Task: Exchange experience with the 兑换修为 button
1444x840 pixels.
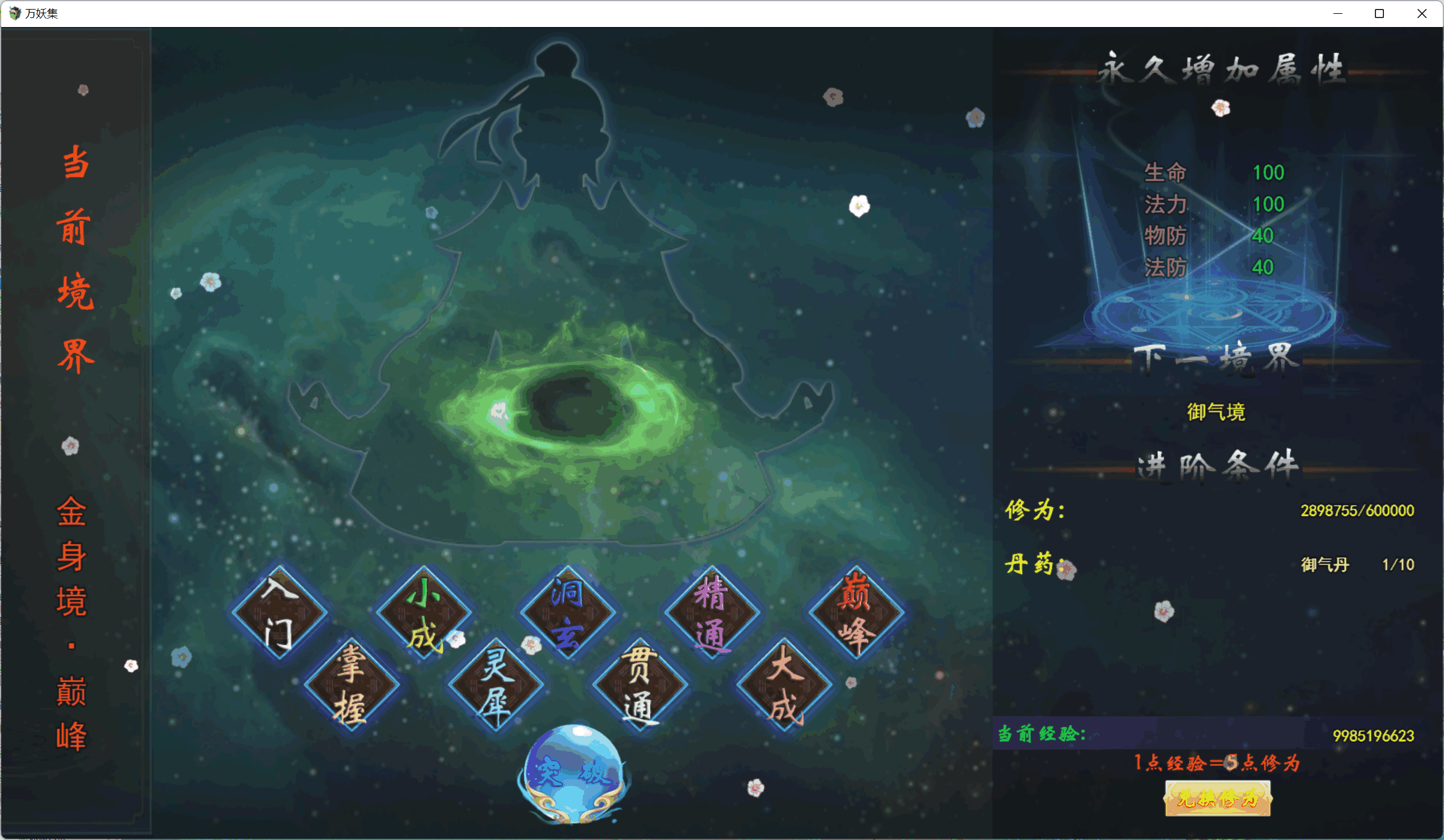Action: [1217, 799]
